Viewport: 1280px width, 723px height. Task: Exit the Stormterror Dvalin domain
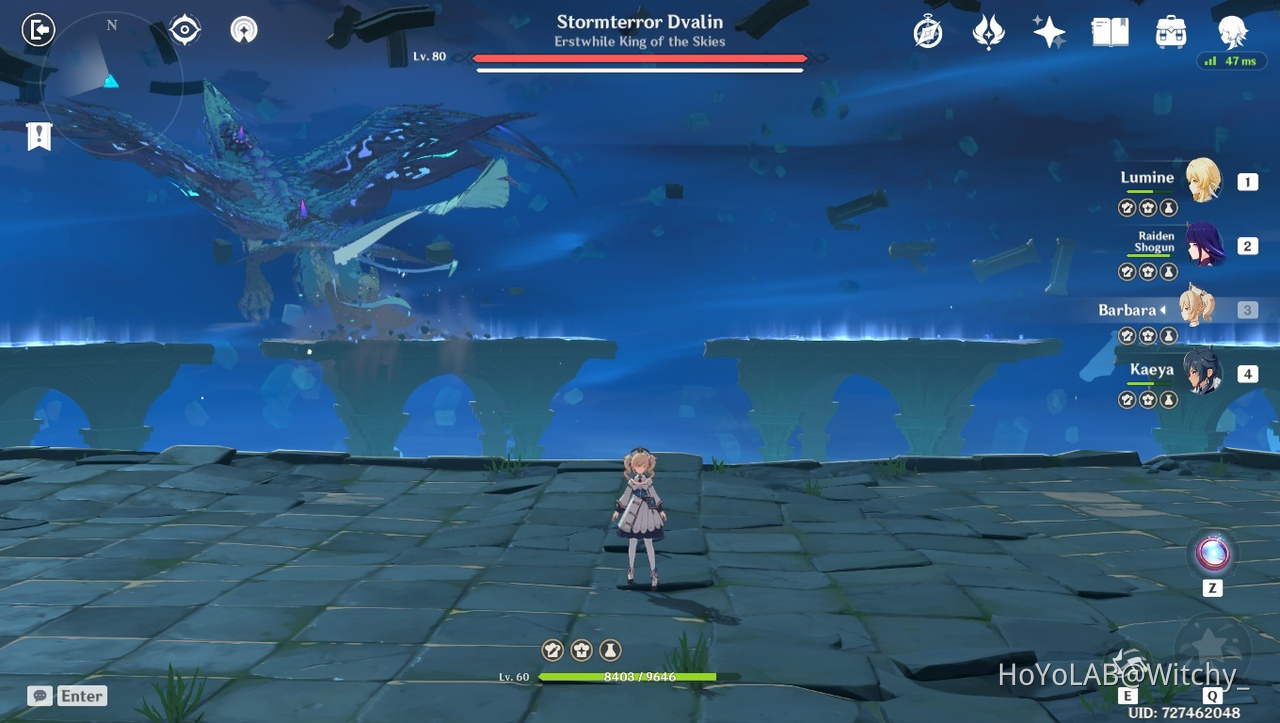(x=38, y=29)
